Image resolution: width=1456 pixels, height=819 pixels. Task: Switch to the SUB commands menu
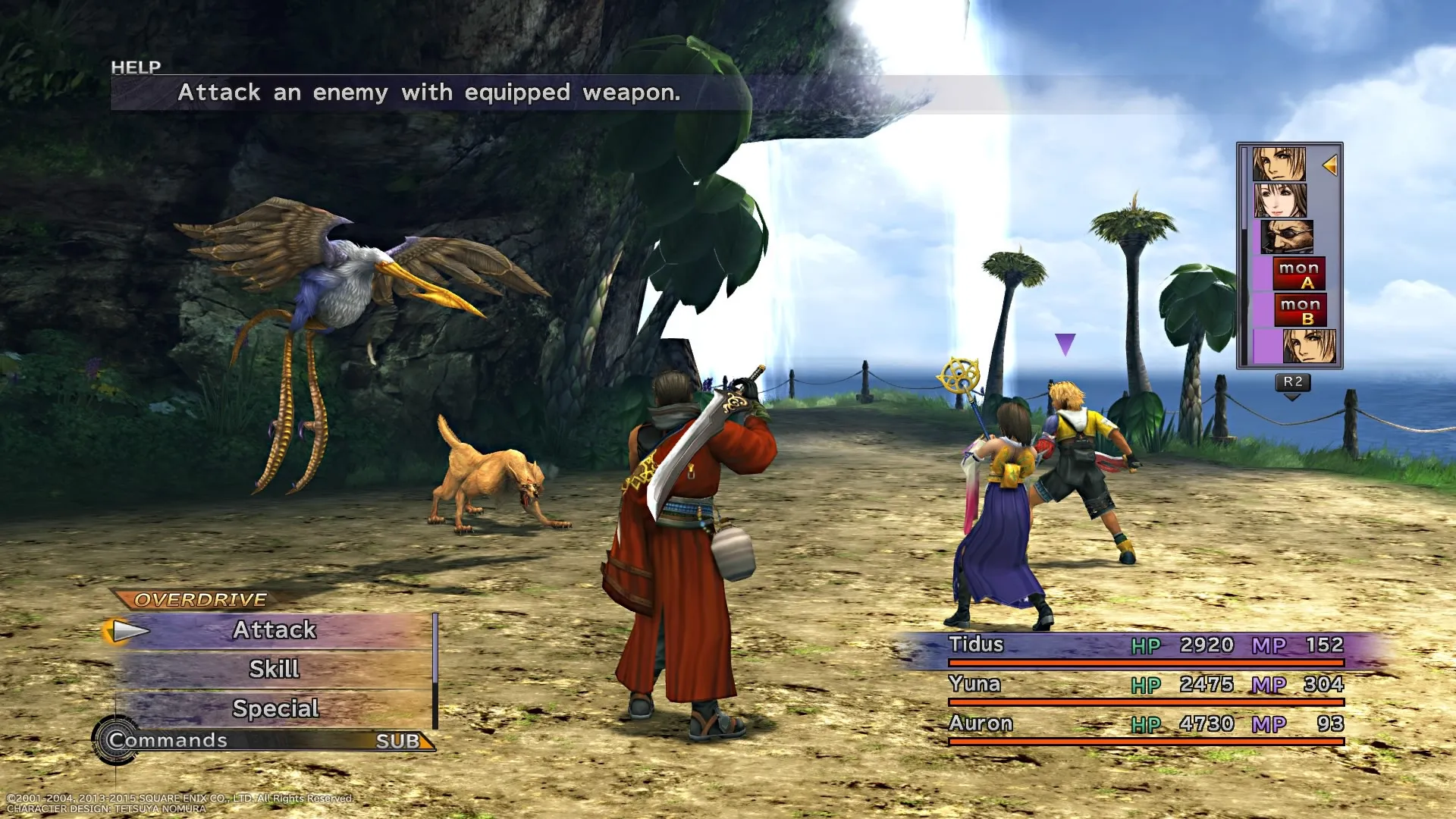click(x=399, y=741)
